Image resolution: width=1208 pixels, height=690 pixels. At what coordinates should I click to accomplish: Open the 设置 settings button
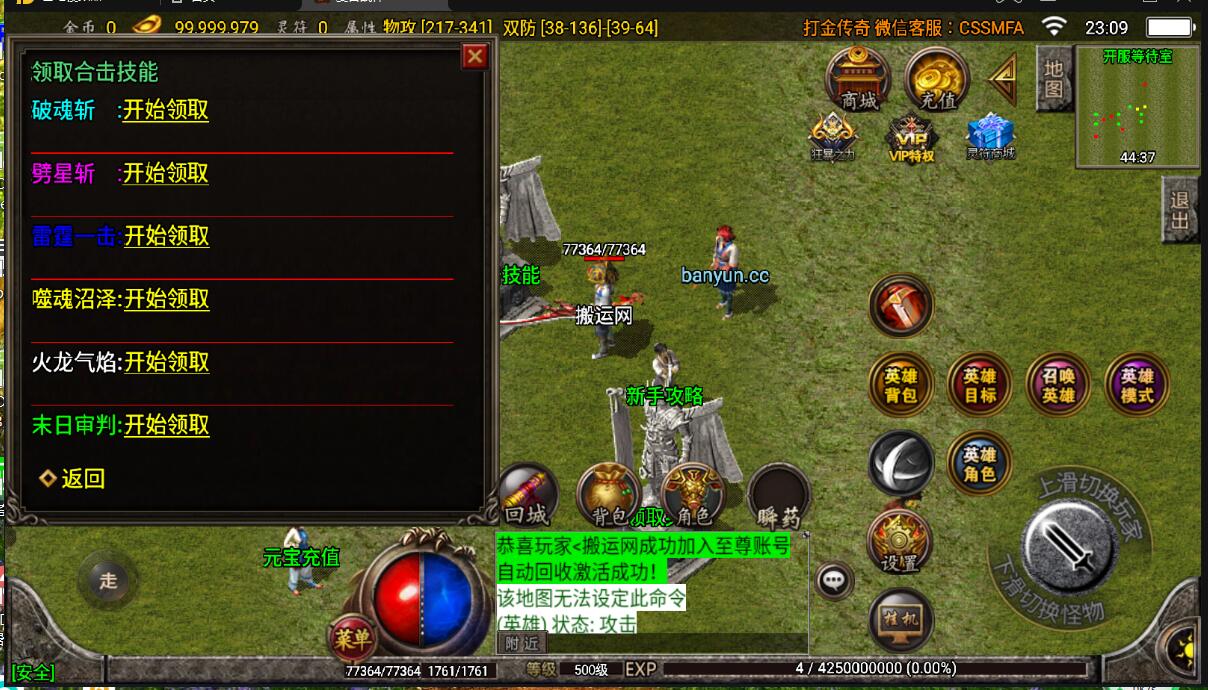(899, 542)
